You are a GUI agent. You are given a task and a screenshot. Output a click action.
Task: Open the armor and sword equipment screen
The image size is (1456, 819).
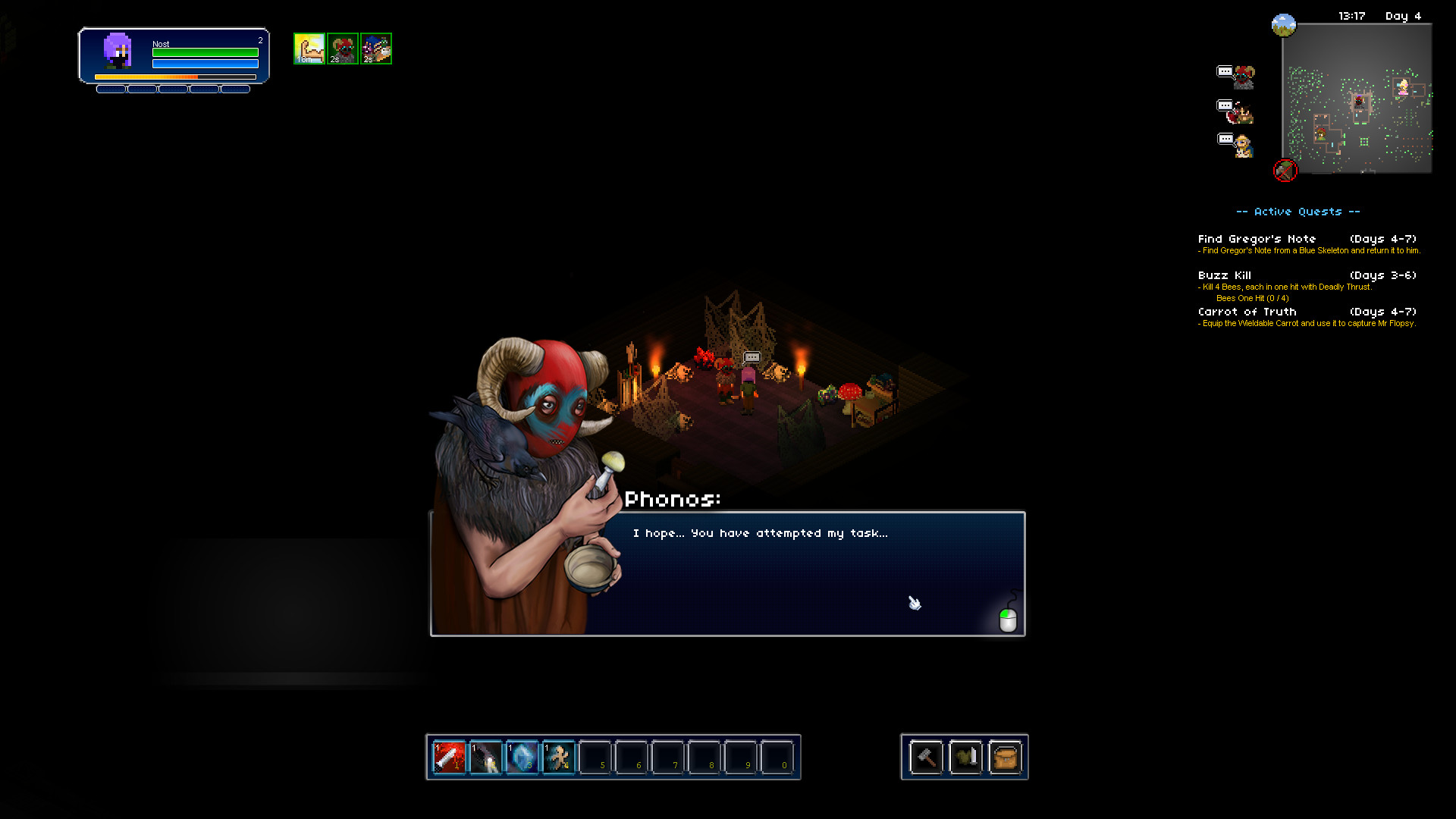point(965,757)
